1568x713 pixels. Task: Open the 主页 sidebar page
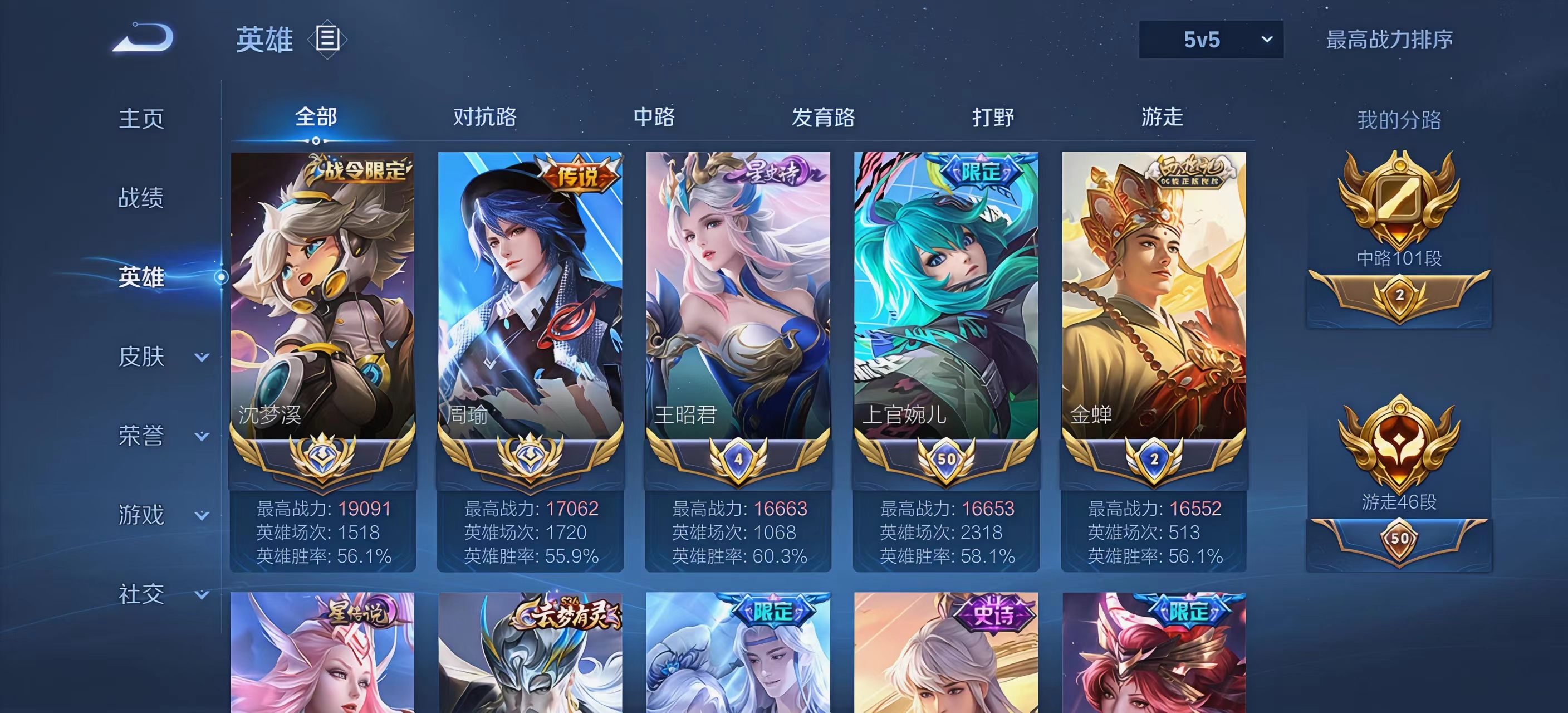tap(141, 119)
